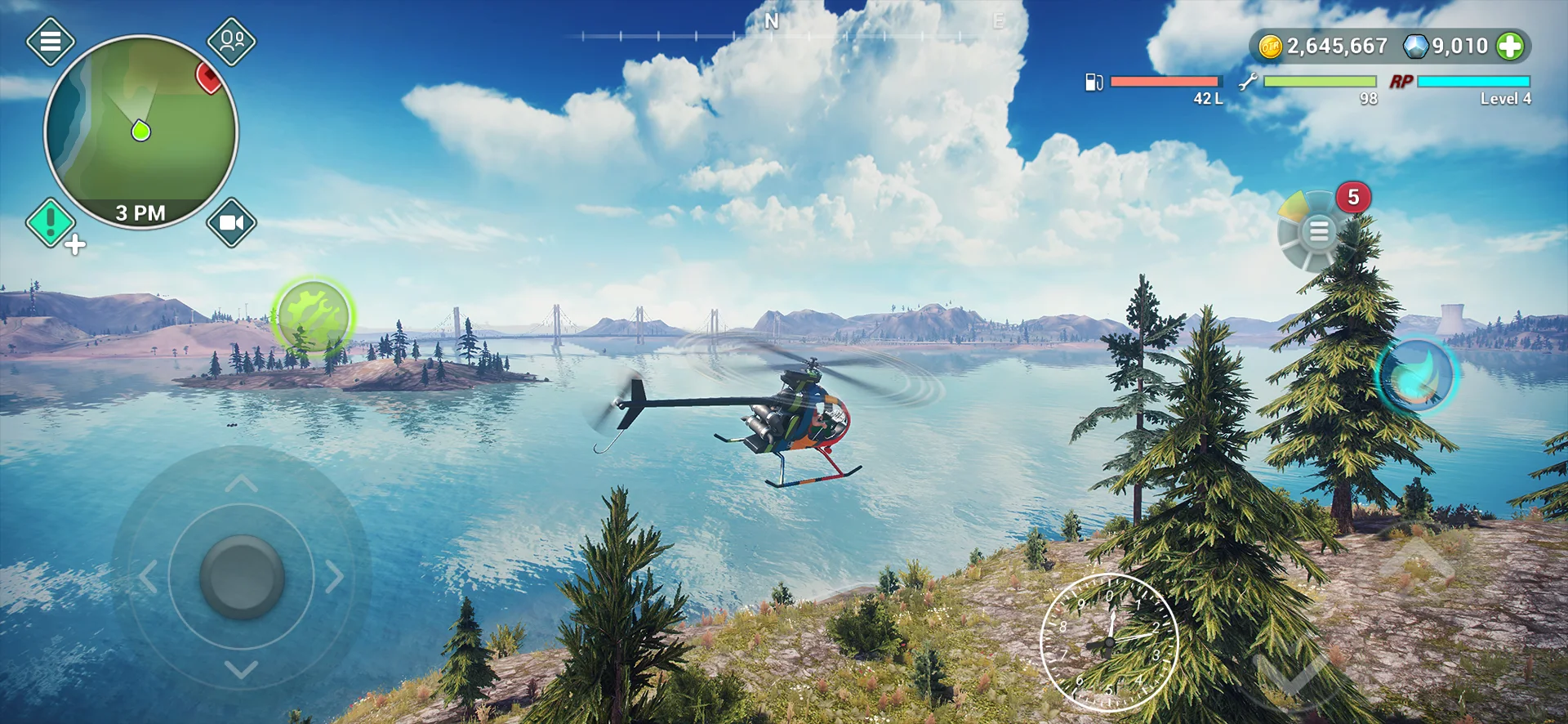Tap the green plus to add currency
The width and height of the screenshot is (1568, 724).
click(1510, 47)
